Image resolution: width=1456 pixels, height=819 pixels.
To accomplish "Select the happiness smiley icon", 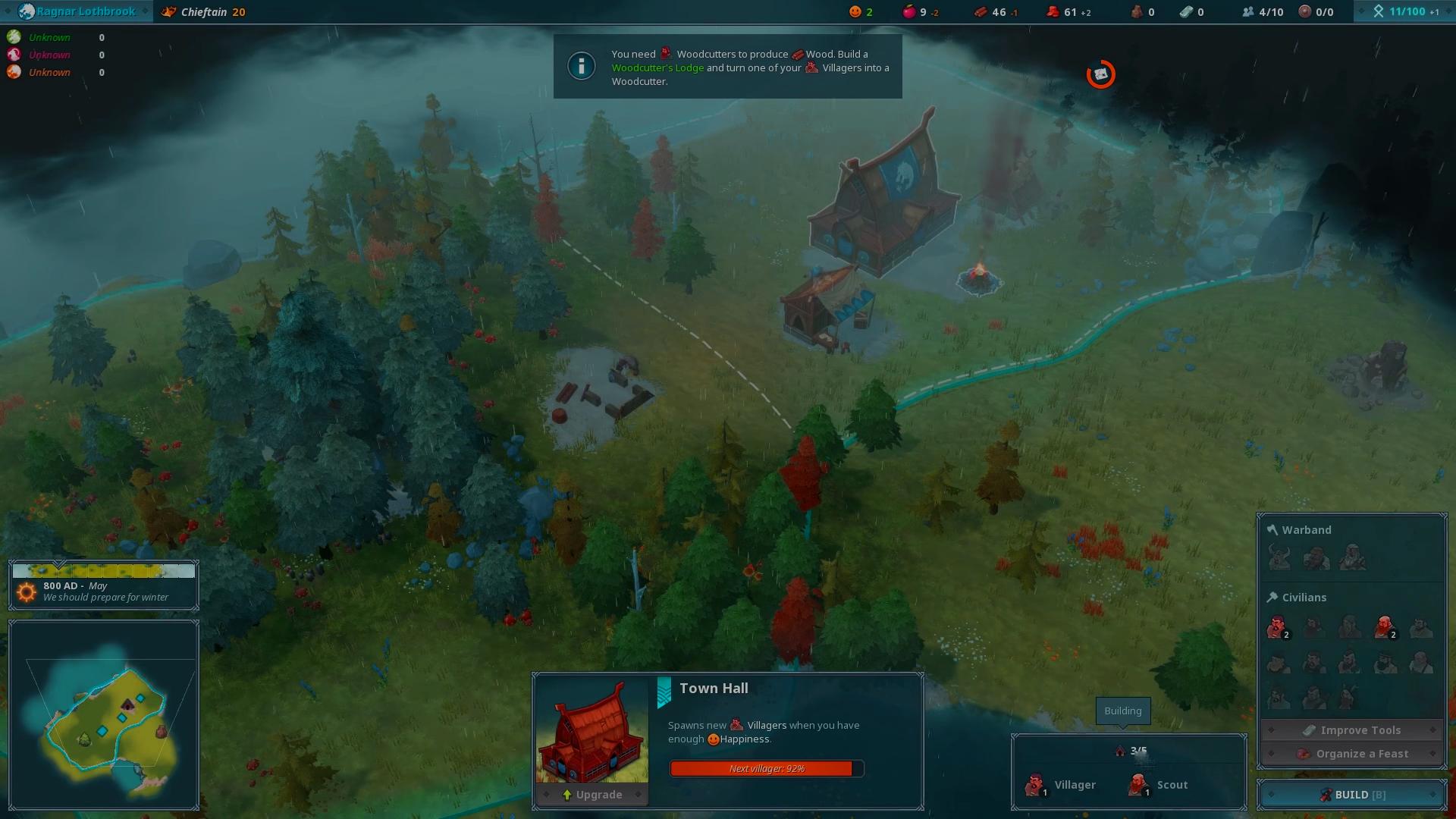I will (855, 11).
